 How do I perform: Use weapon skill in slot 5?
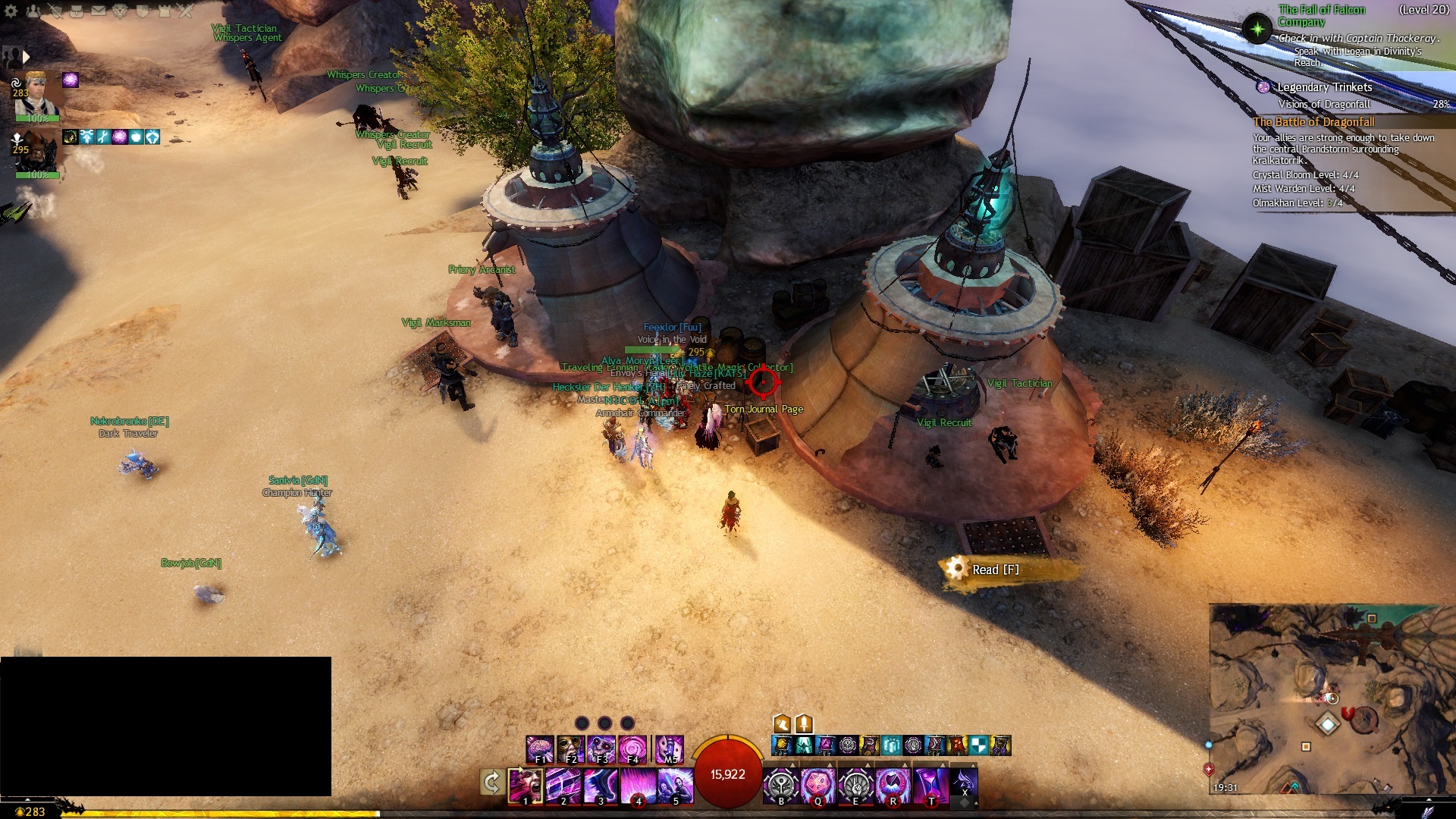coord(675,784)
